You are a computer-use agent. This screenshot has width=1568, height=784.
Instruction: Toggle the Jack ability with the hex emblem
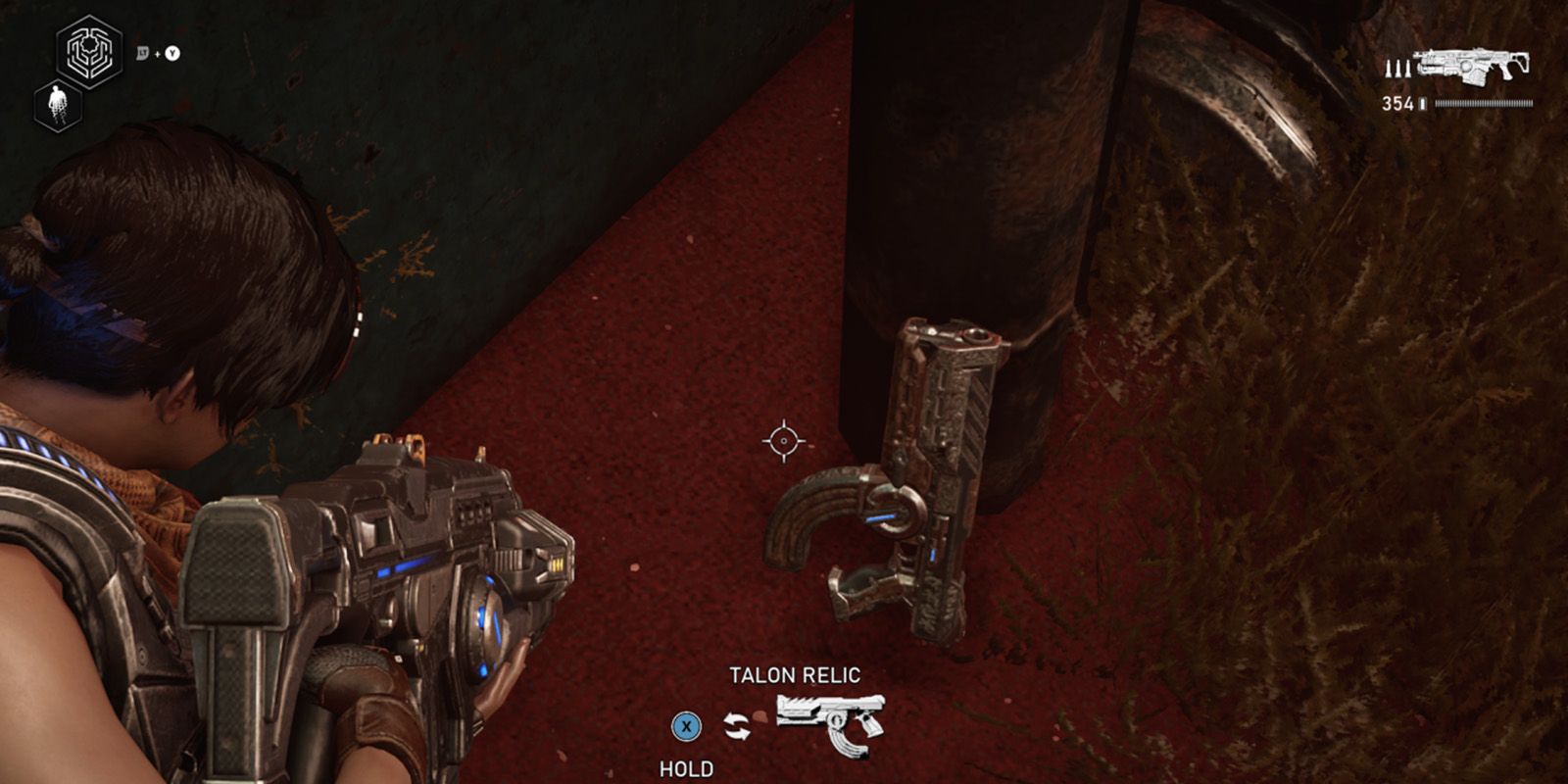pyautogui.click(x=87, y=53)
